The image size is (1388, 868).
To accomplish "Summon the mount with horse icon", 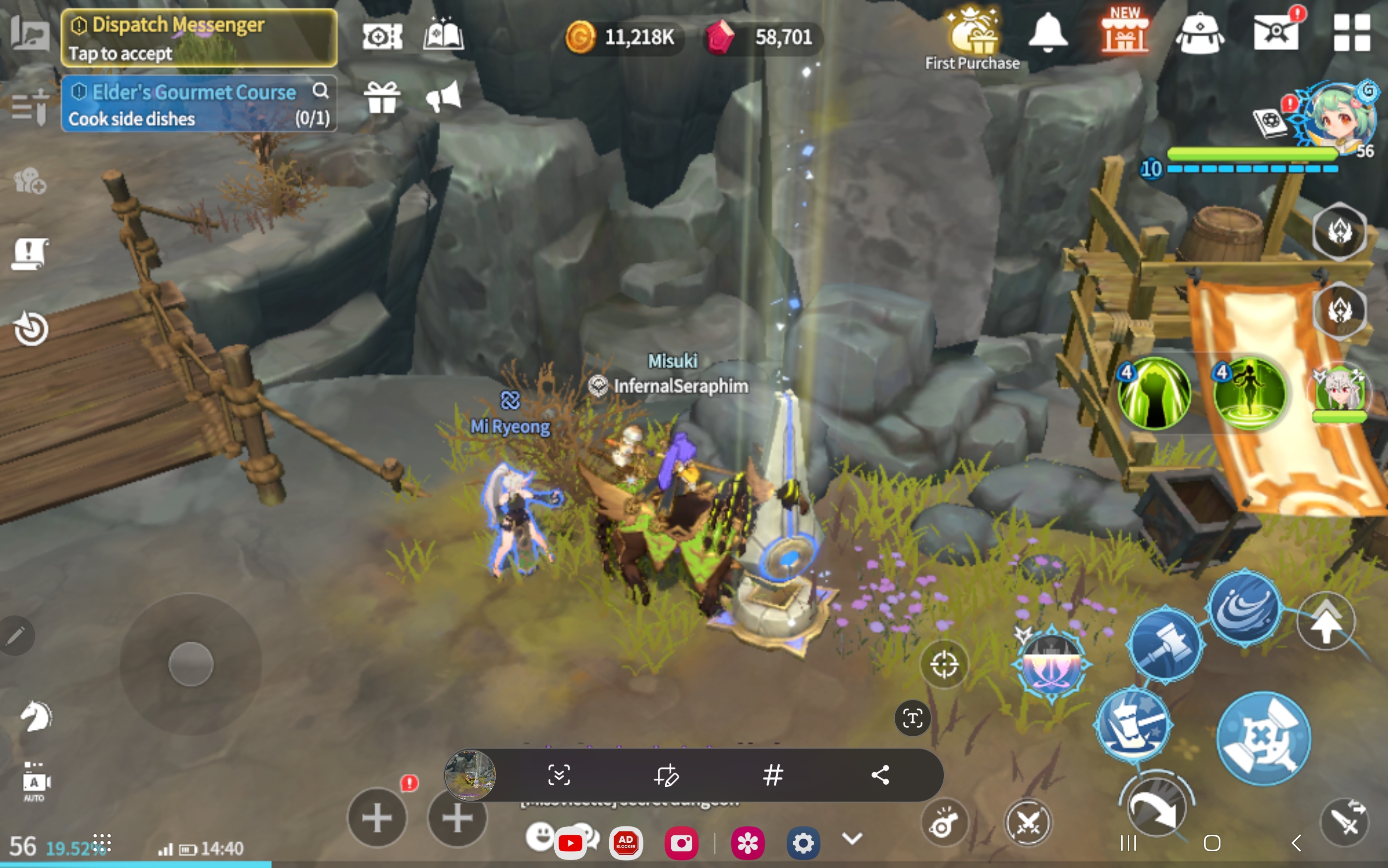I will [35, 717].
